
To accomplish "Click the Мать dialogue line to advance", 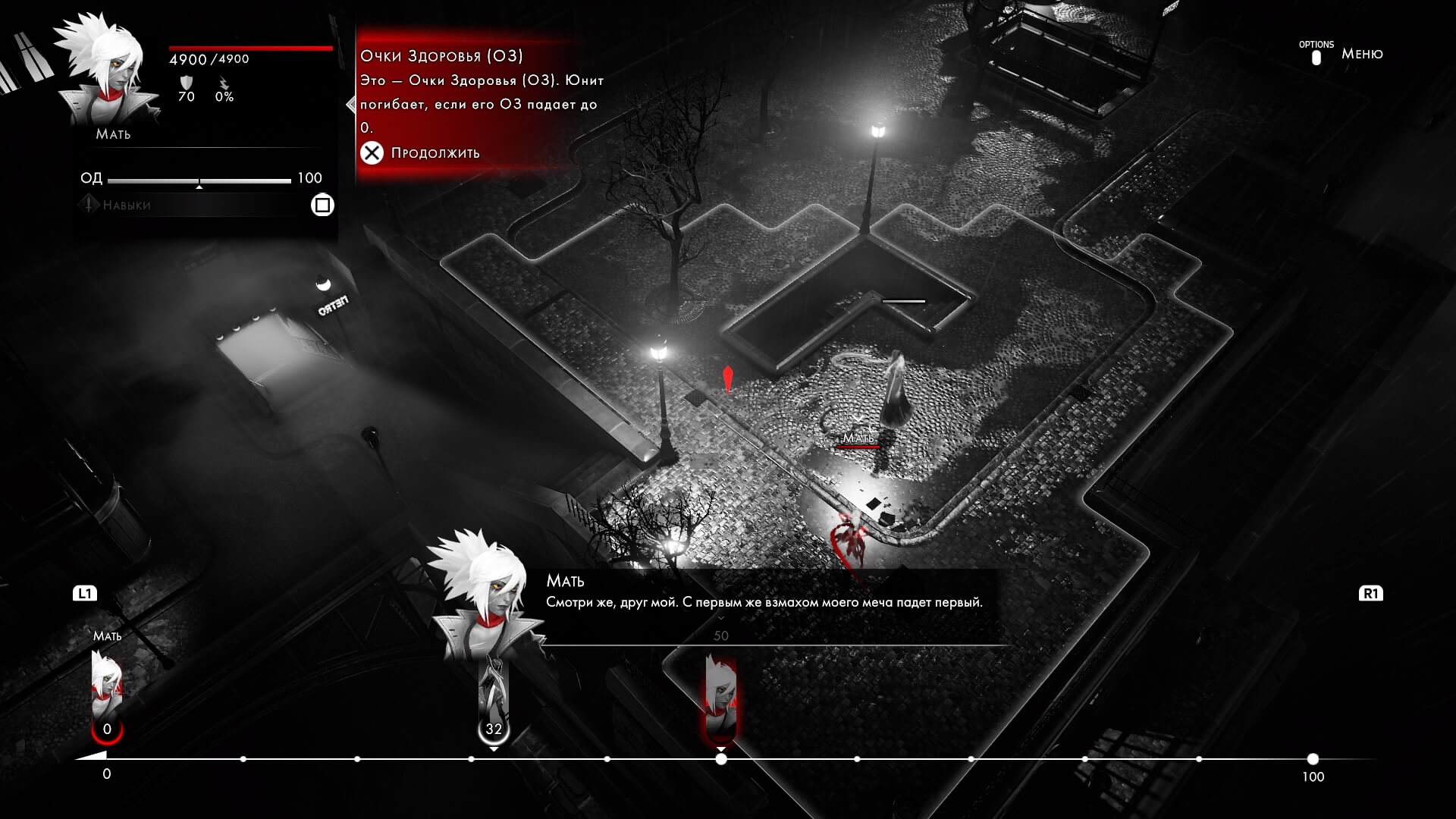I will (x=764, y=603).
